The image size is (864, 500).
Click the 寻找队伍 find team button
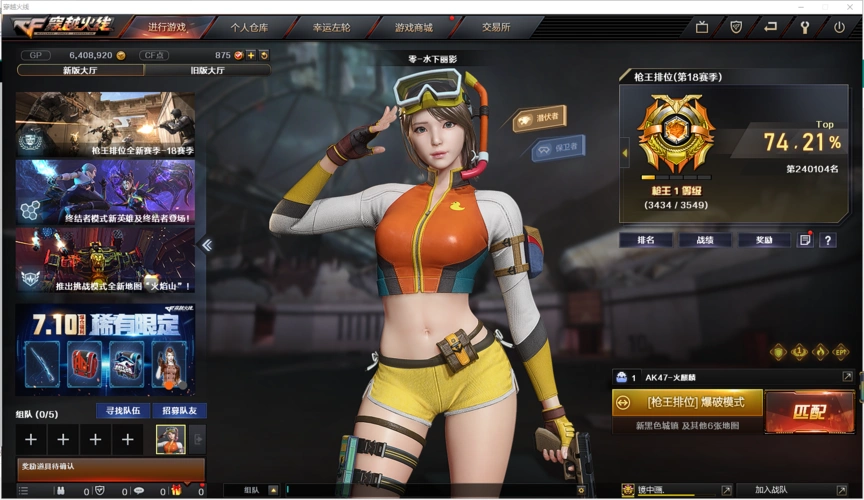click(121, 411)
